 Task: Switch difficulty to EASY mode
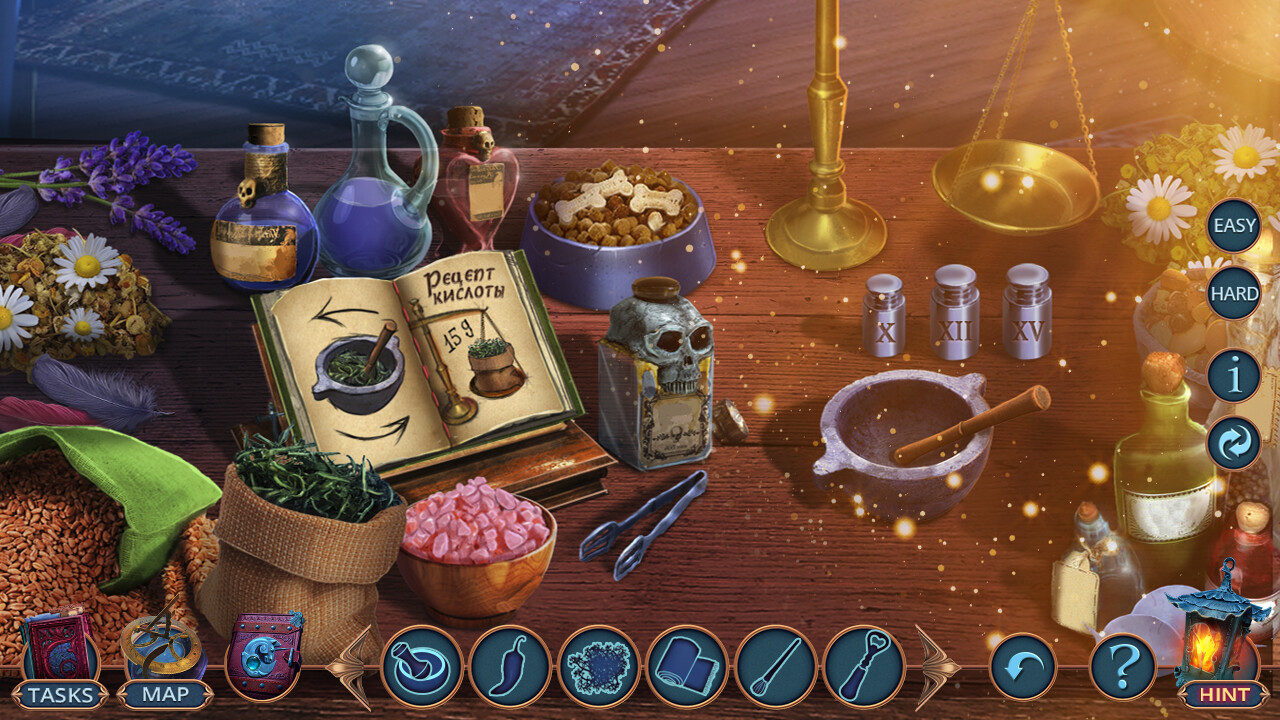click(x=1232, y=225)
